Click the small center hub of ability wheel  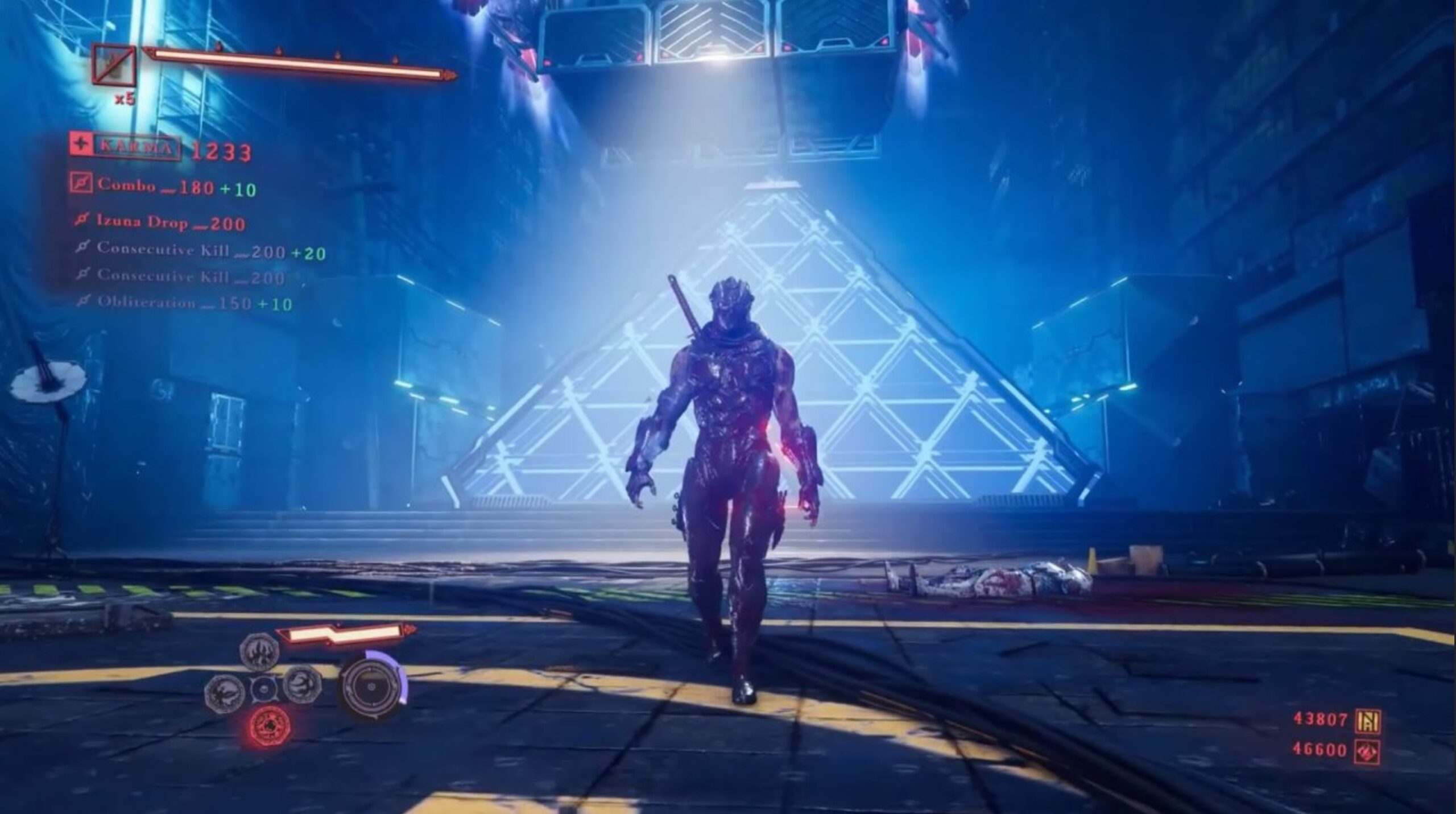pos(263,689)
